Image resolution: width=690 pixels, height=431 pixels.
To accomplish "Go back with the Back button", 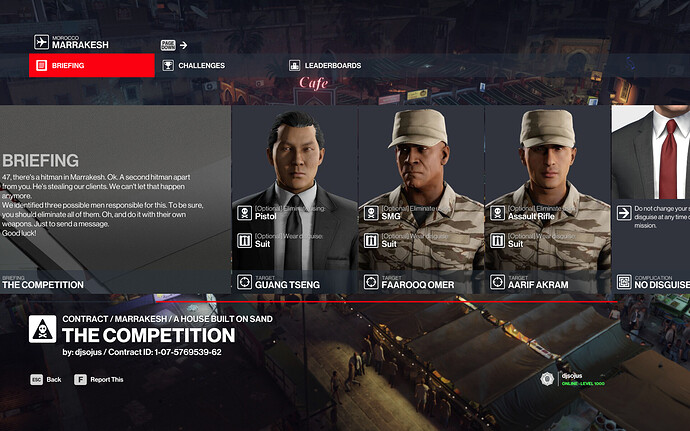I will (45, 380).
